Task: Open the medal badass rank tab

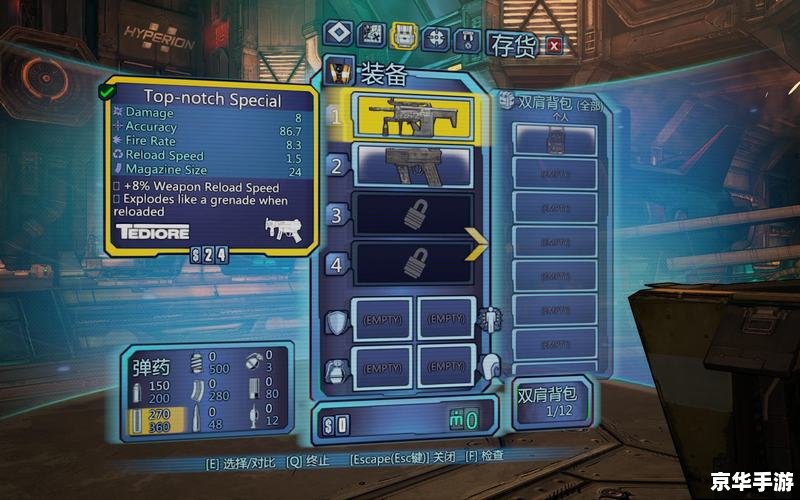Action: pos(465,39)
